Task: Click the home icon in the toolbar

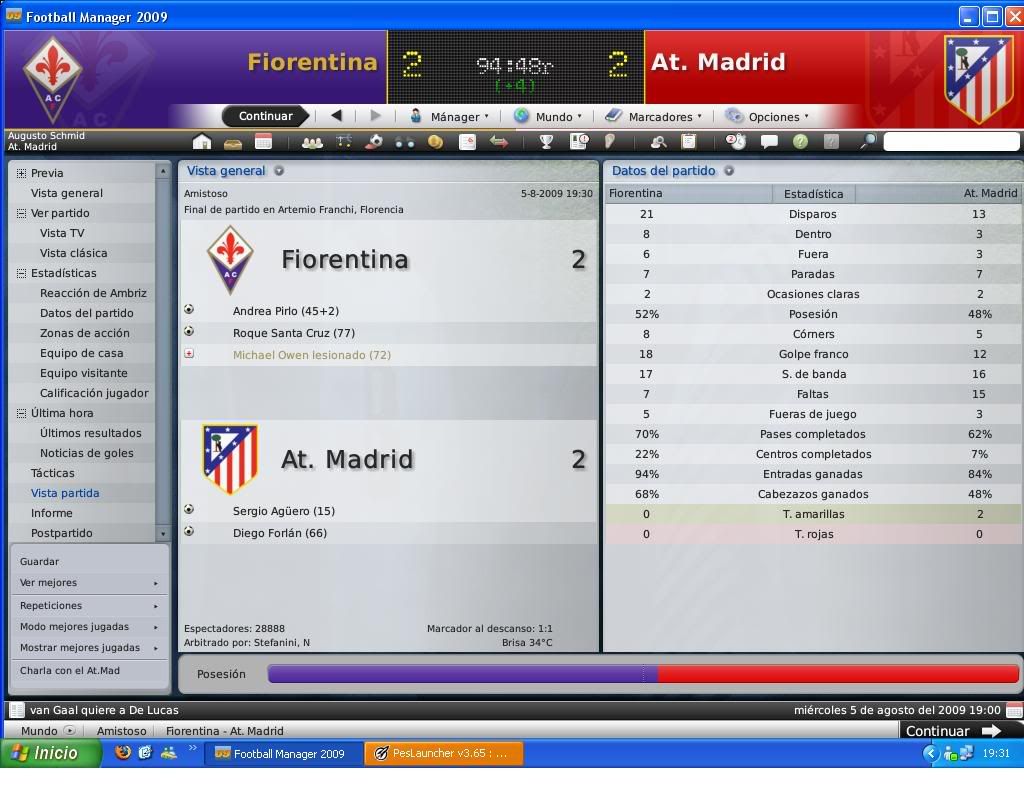Action: [x=202, y=142]
